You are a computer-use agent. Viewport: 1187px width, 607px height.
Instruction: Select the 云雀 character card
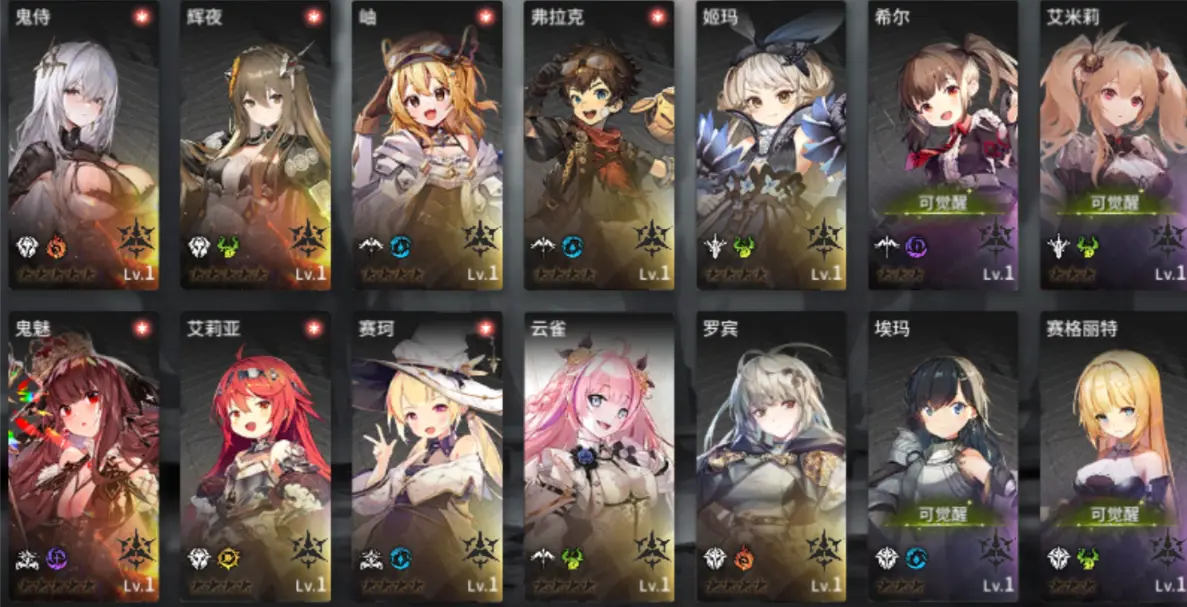[599, 456]
